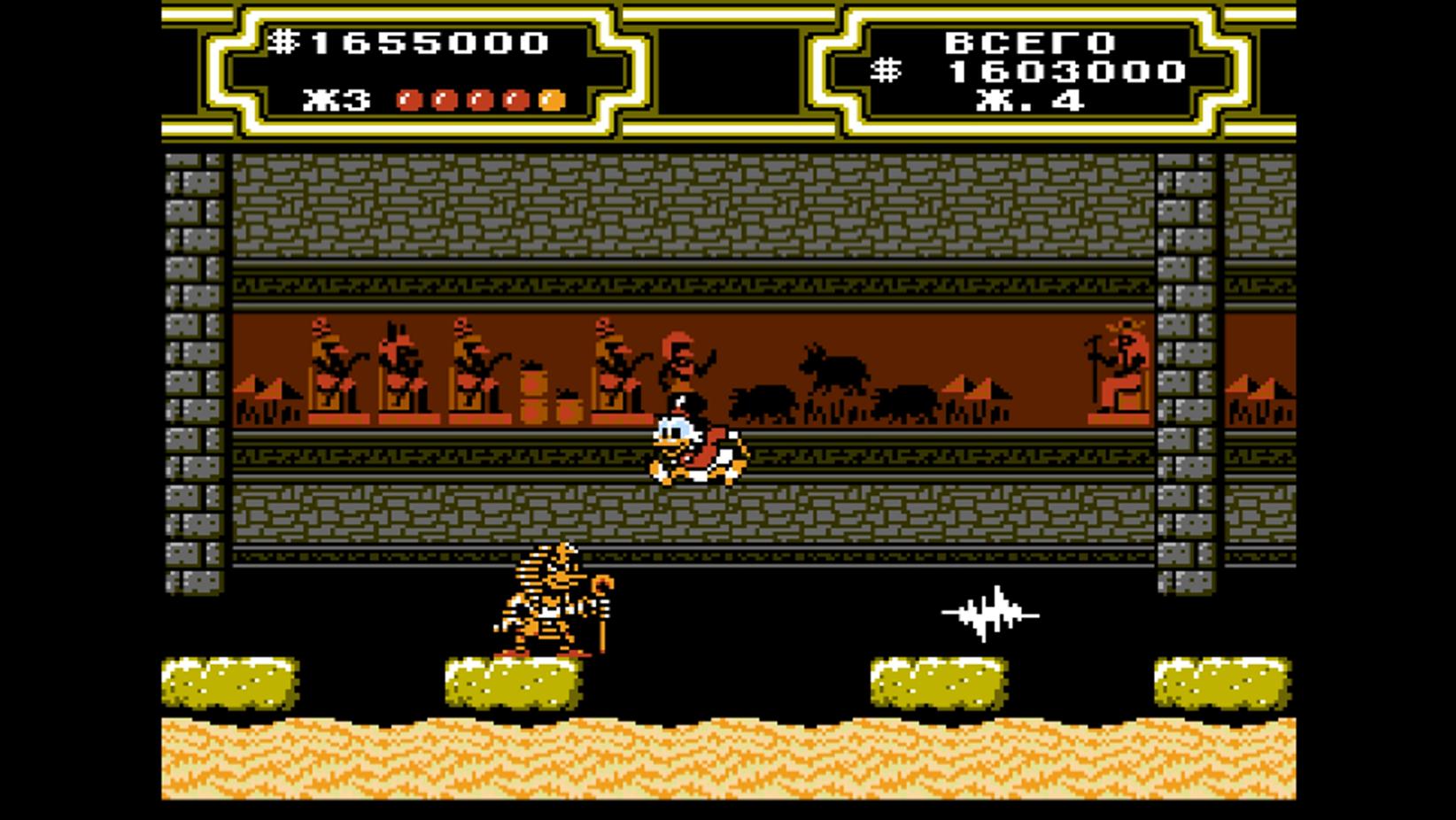Toggle the yellow half-filled health orb

coord(549,99)
